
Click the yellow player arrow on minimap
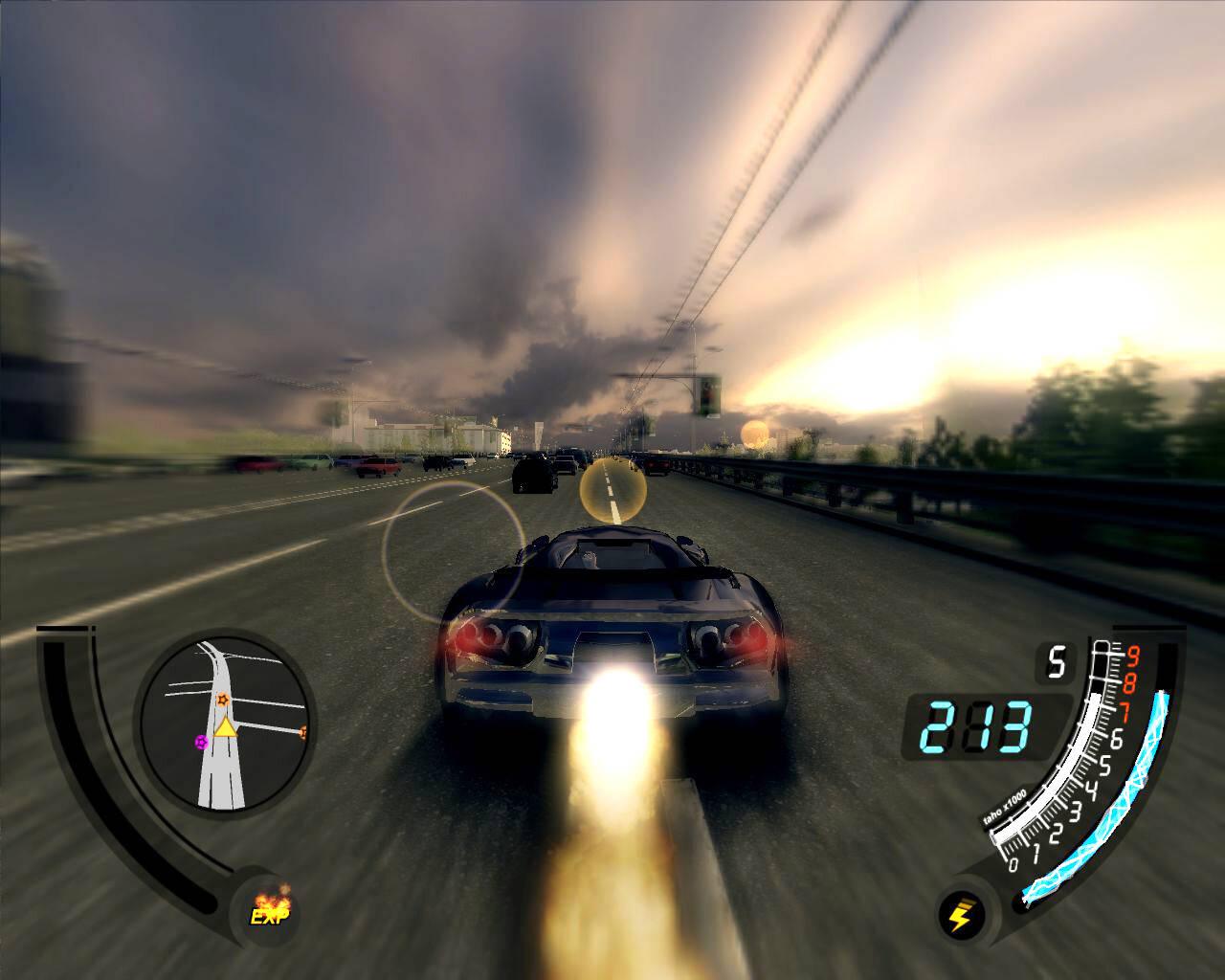click(225, 727)
